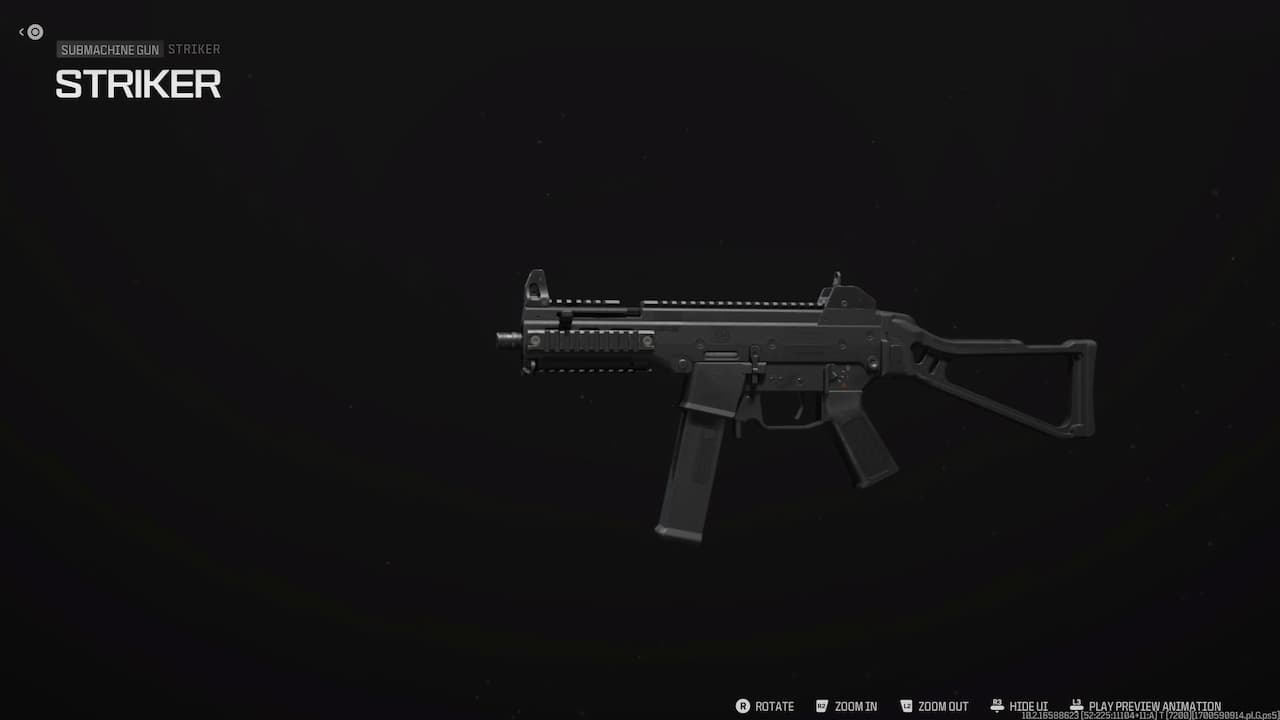Select the Striker label next to Submachine Gun
This screenshot has height=720, width=1280.
(194, 49)
